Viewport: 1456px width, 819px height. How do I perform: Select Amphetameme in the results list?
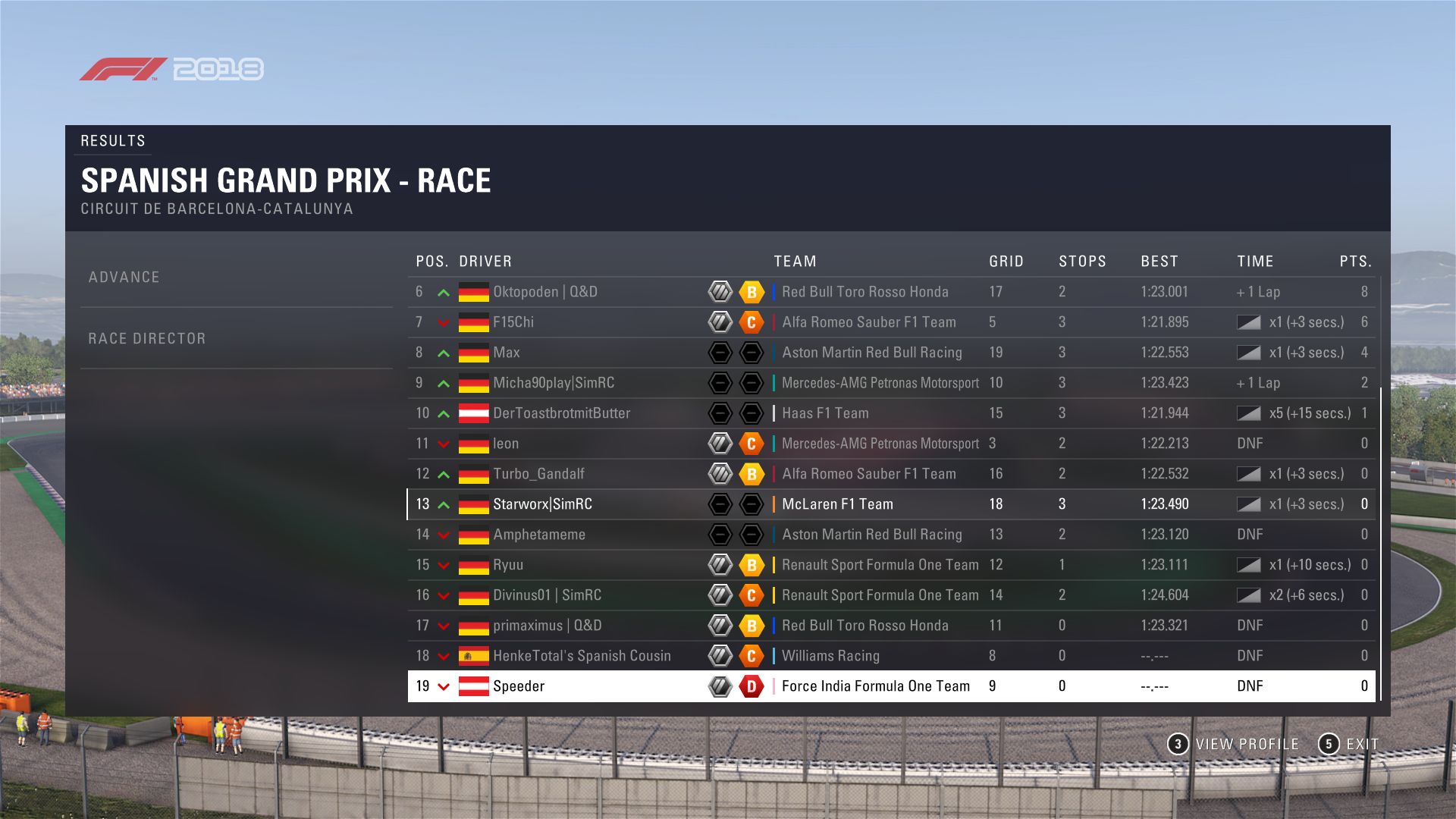539,535
